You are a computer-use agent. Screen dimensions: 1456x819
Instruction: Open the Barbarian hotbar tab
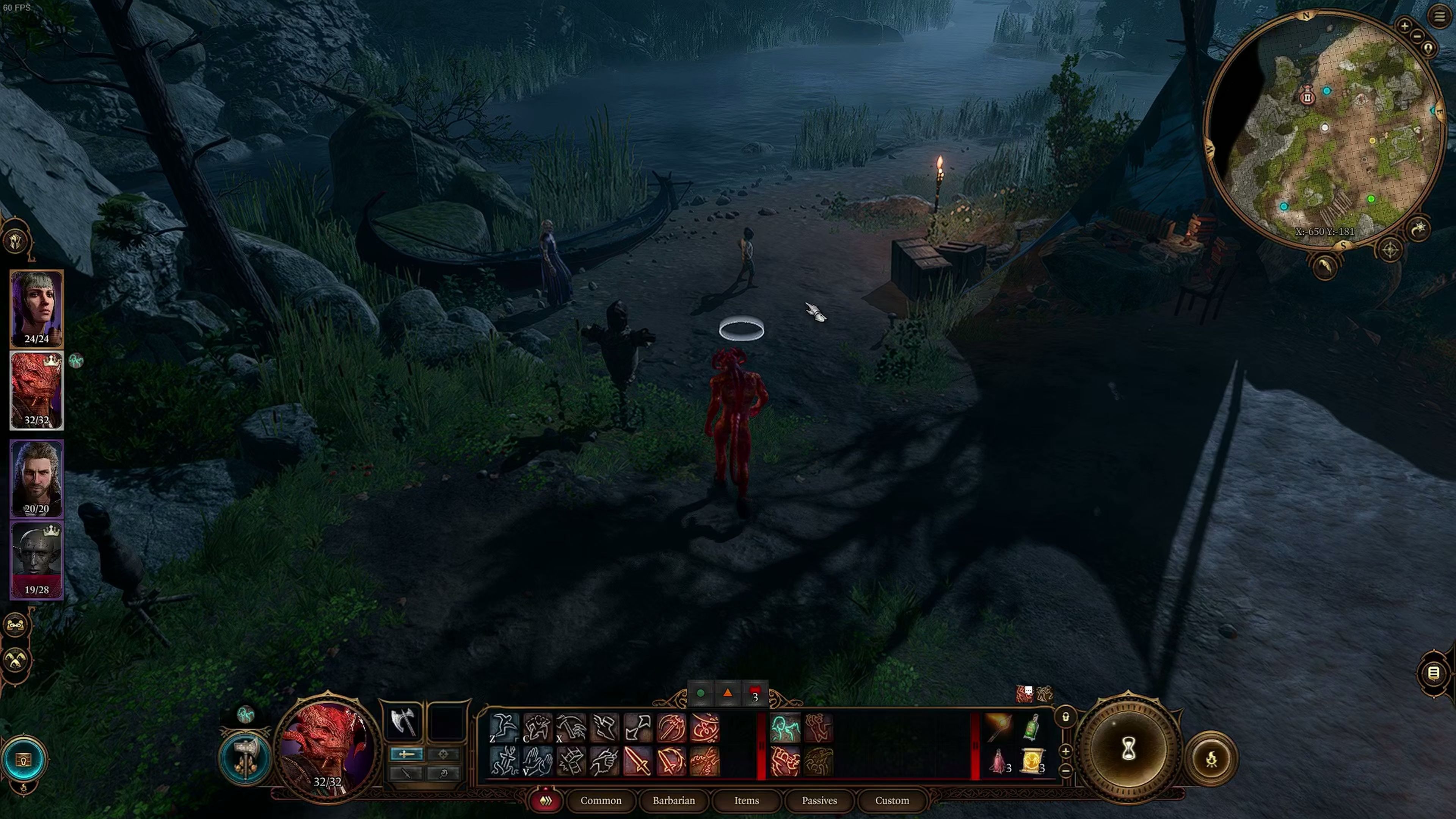673,800
